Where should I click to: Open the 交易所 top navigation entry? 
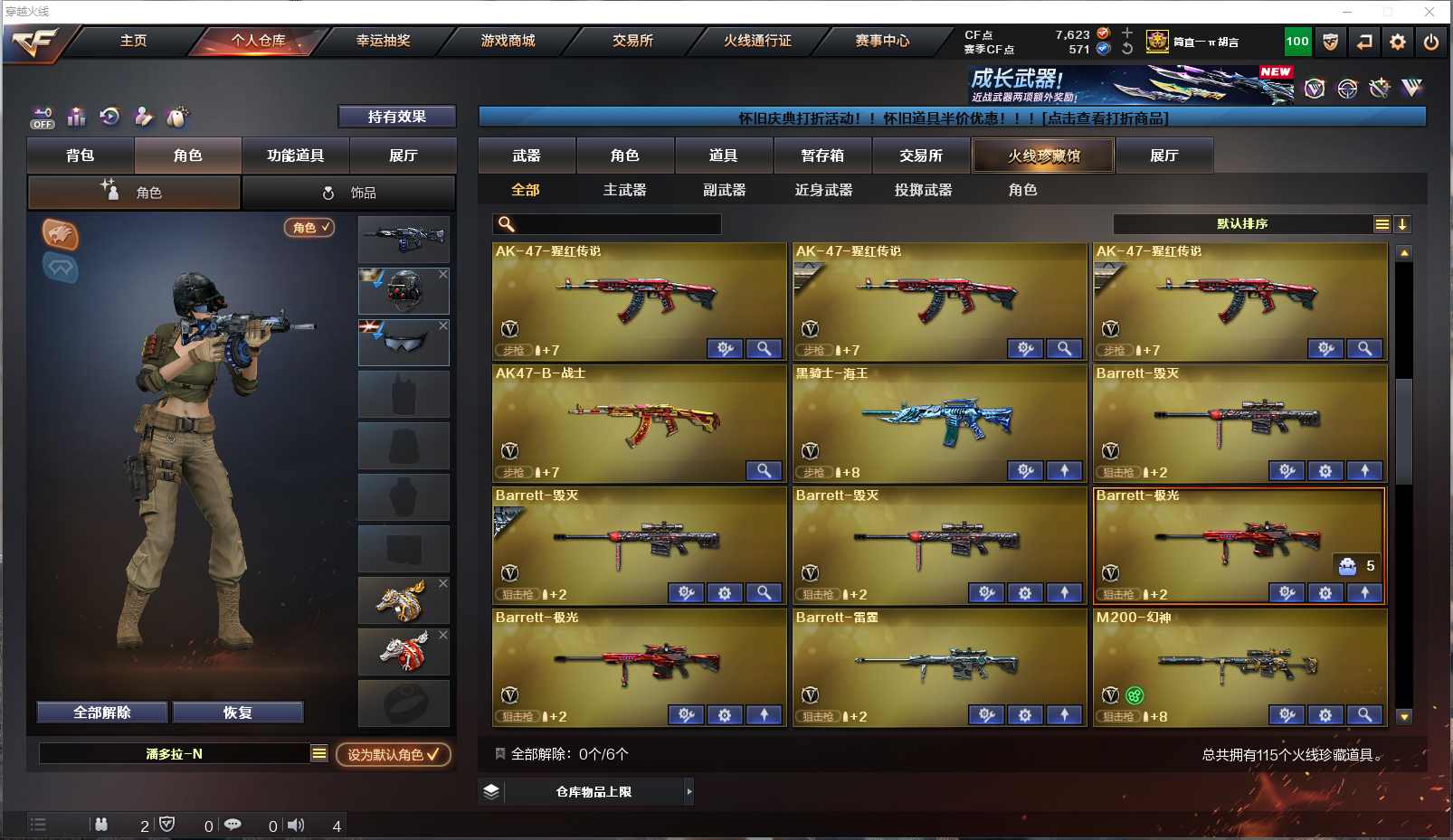pos(632,41)
